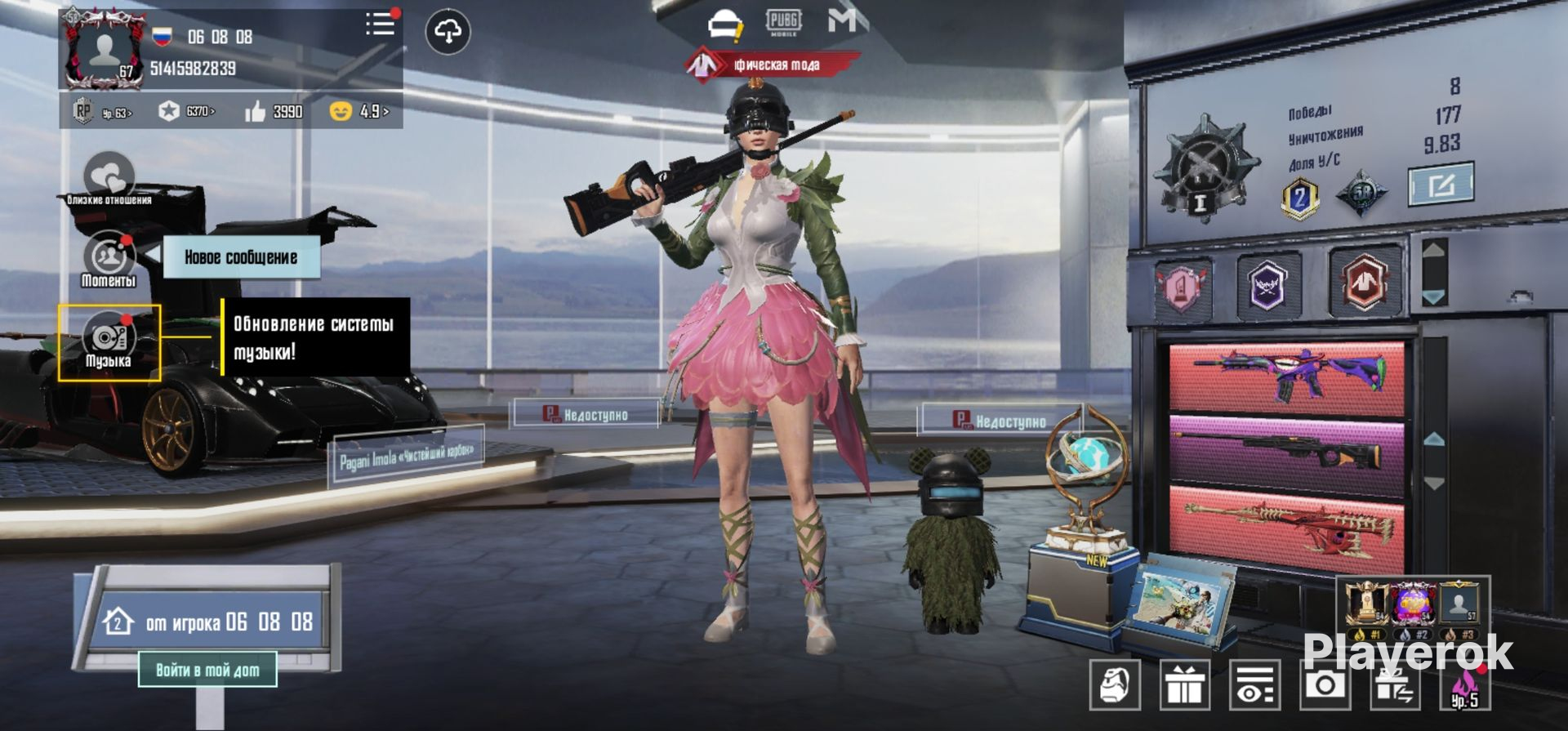Viewport: 1568px width, 731px height.
Task: Select the purple sniper rifle skin
Action: 1287,454
